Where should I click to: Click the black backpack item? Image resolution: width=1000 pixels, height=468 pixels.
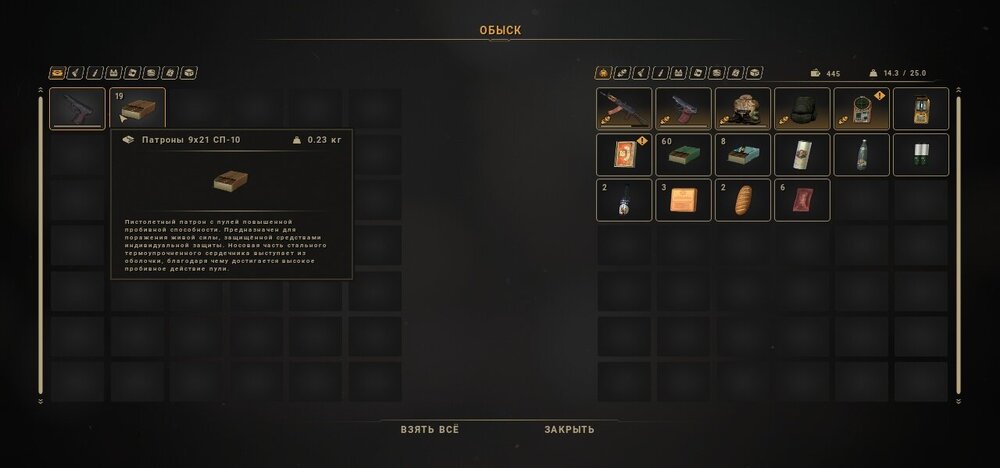pyautogui.click(x=802, y=109)
